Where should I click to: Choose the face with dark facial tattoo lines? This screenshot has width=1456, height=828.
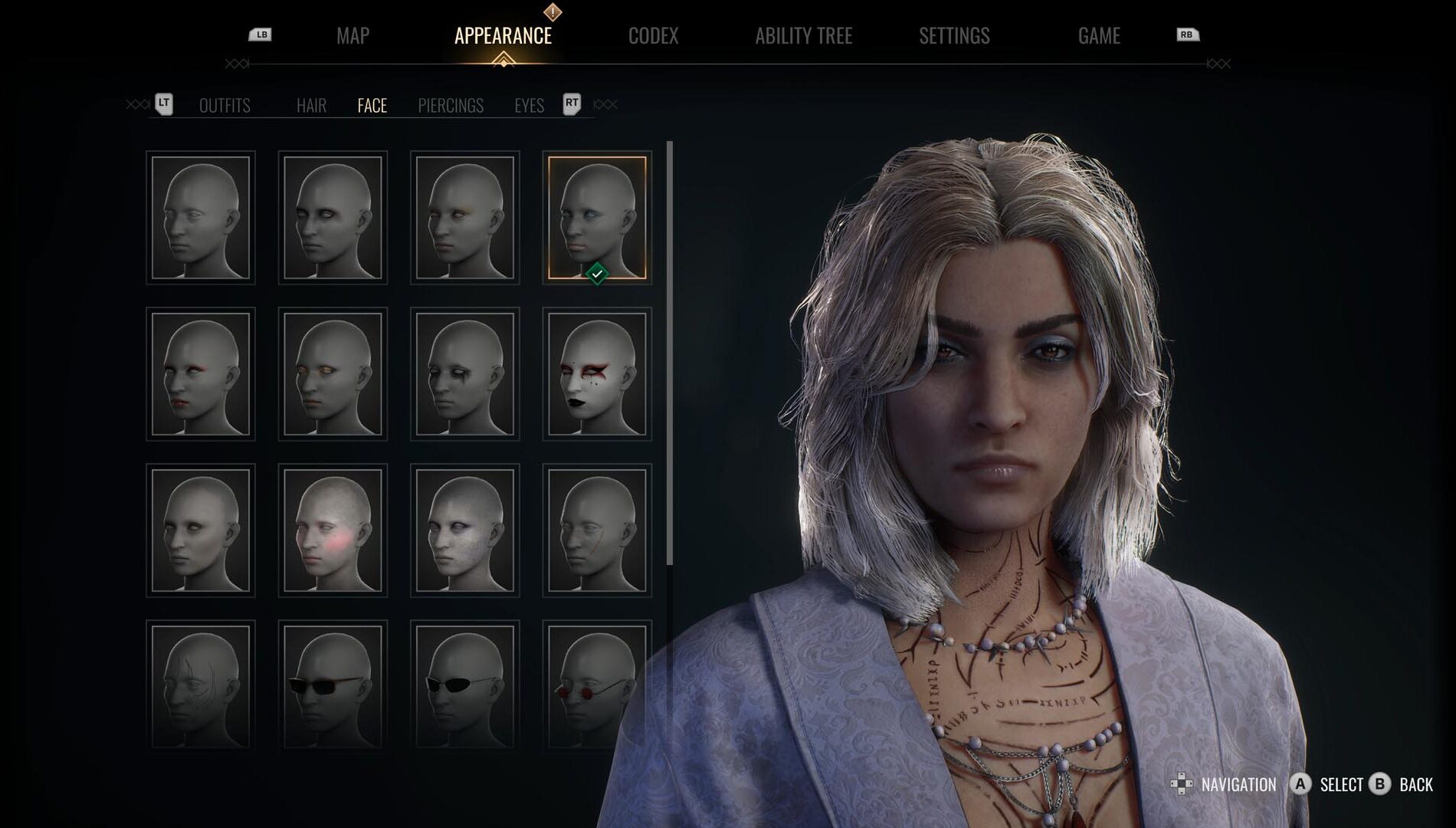(201, 685)
